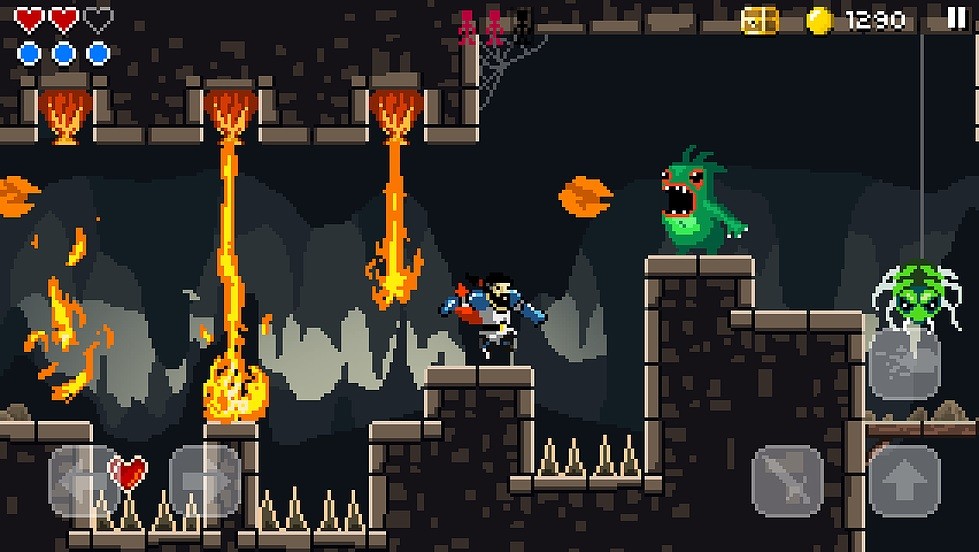Swing the sword with the attack button
This screenshot has width=979, height=552.
(x=787, y=480)
